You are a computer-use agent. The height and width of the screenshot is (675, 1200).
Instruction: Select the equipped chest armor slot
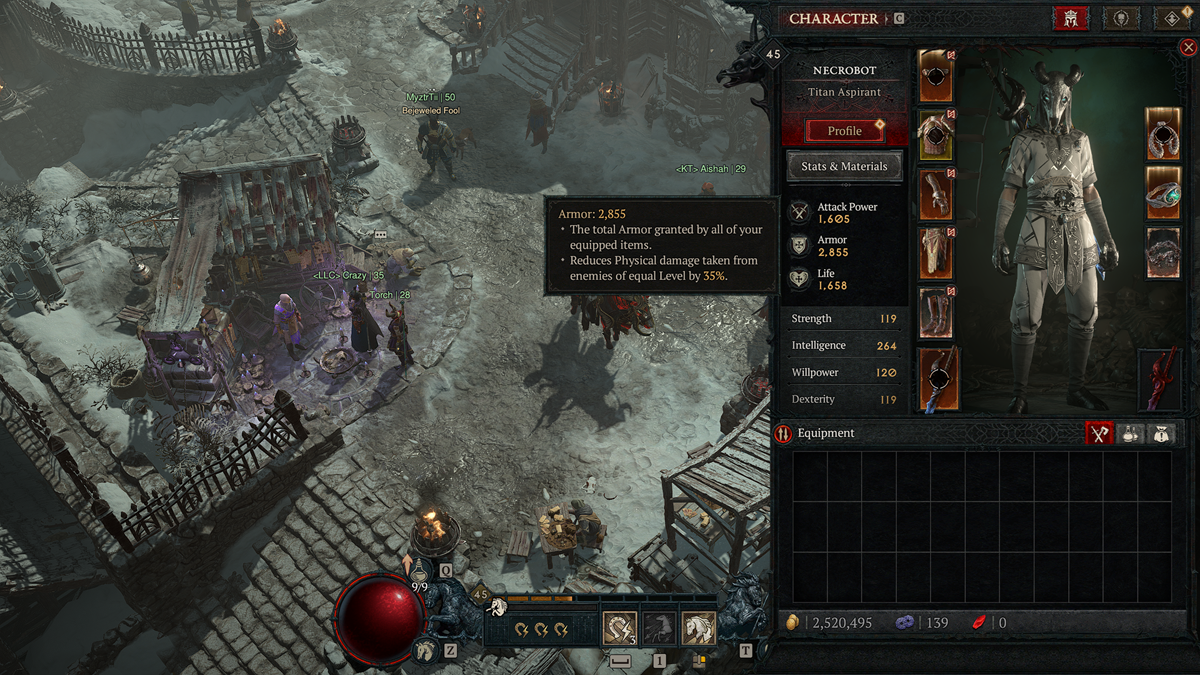point(936,136)
